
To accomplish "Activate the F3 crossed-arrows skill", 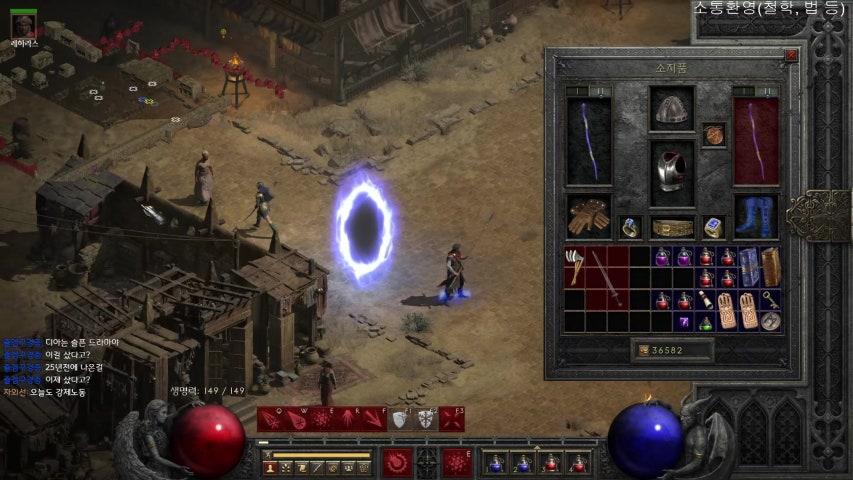I will [453, 419].
